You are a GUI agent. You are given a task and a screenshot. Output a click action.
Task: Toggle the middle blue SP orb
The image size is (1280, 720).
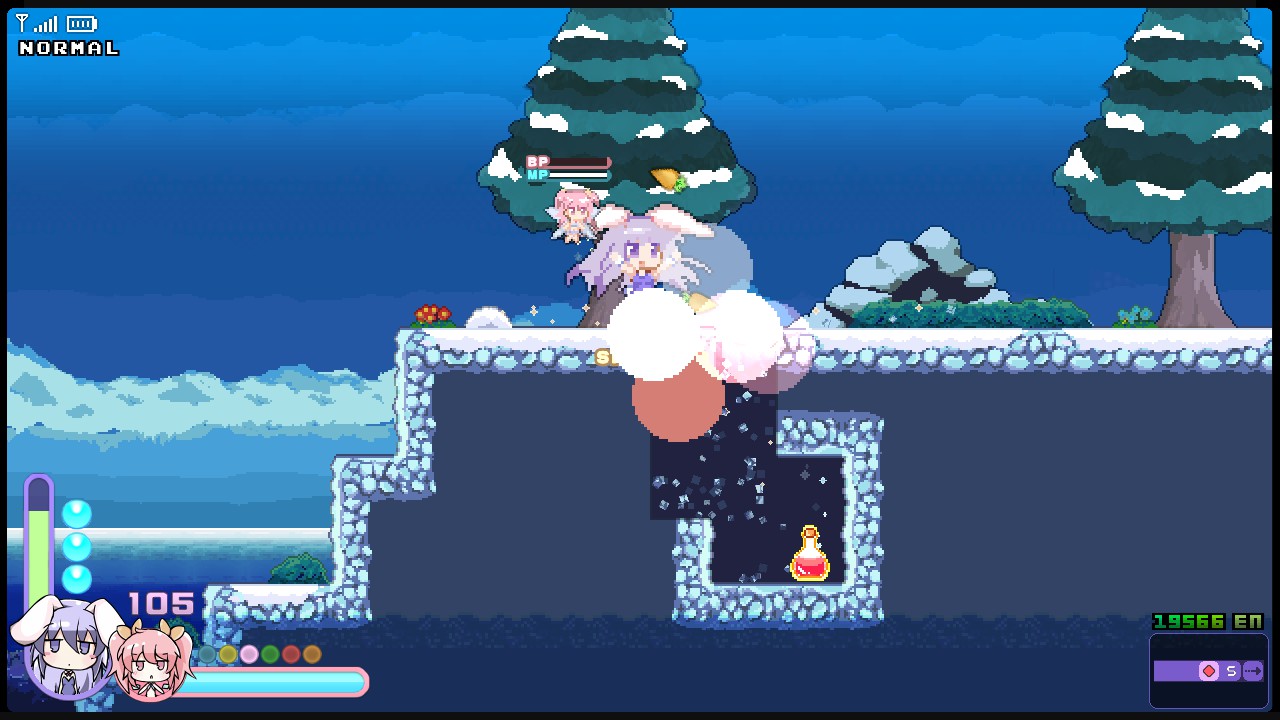(x=77, y=546)
